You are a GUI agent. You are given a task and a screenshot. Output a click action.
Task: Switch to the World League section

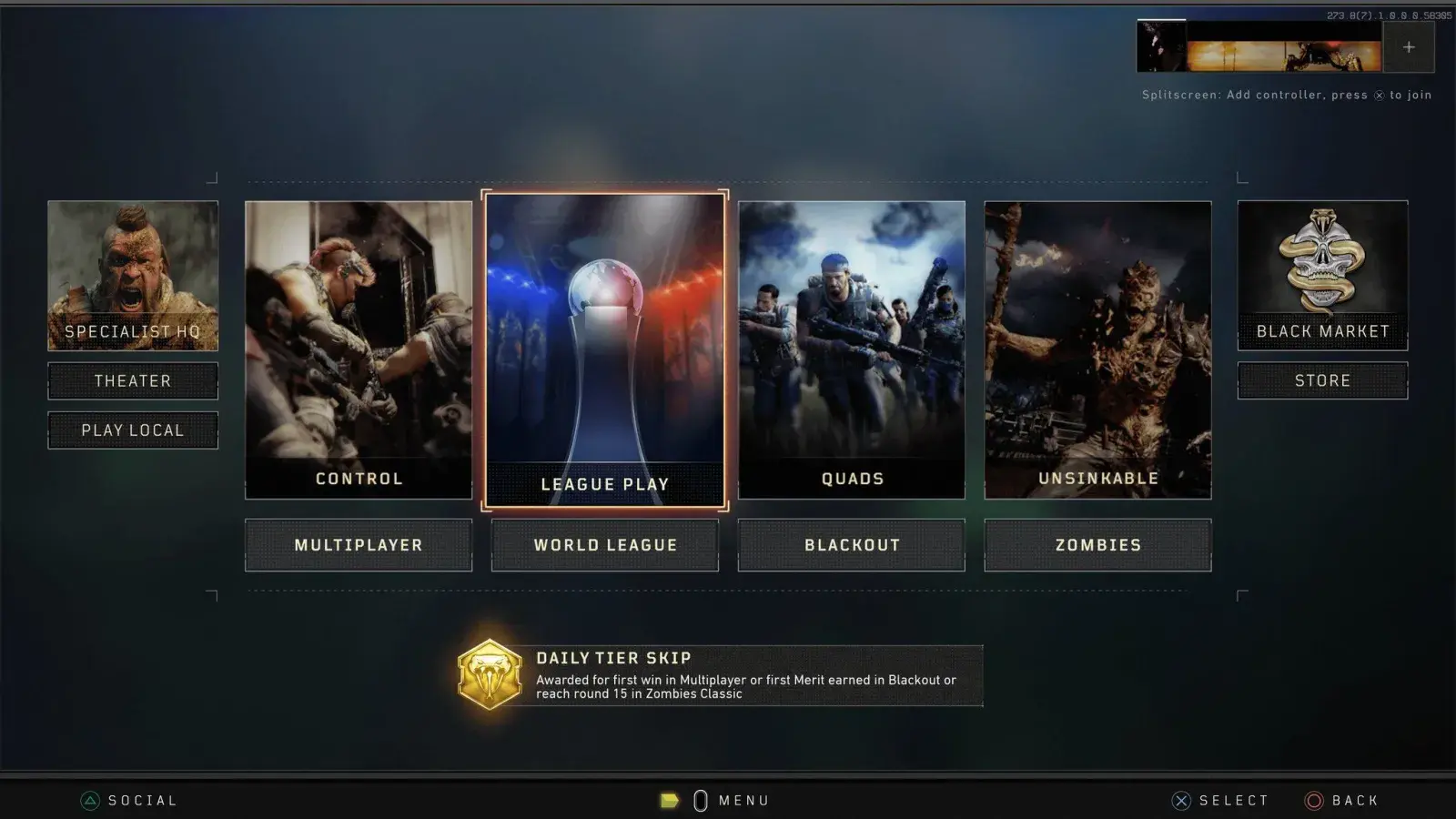(604, 544)
